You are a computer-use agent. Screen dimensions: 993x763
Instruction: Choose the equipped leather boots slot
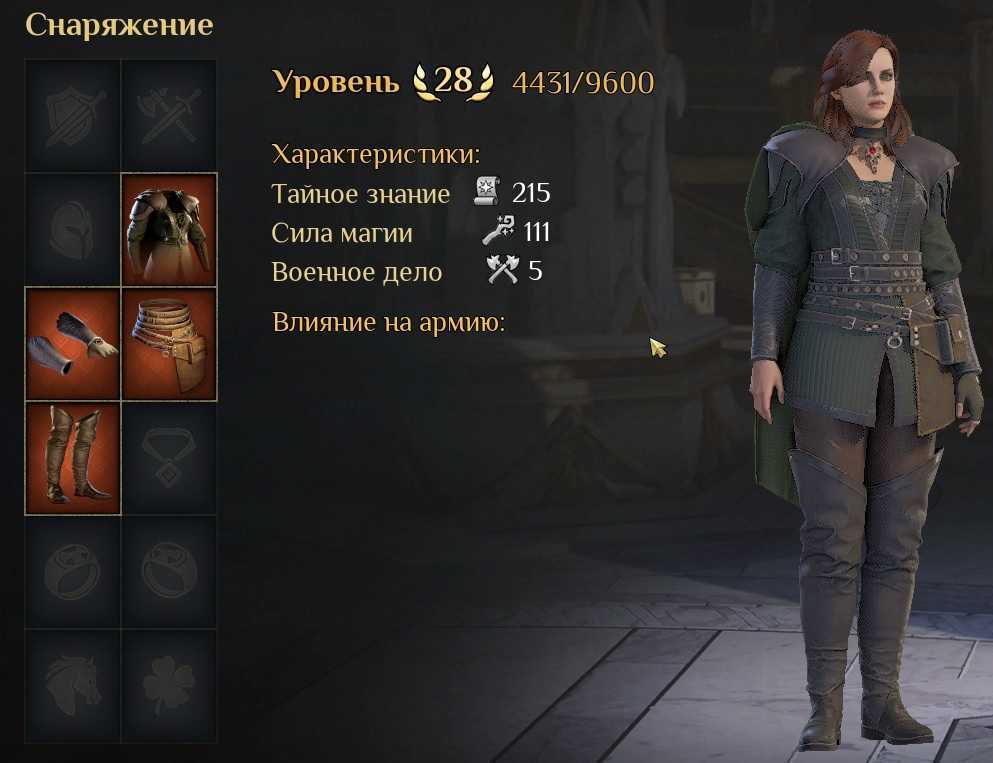point(72,457)
